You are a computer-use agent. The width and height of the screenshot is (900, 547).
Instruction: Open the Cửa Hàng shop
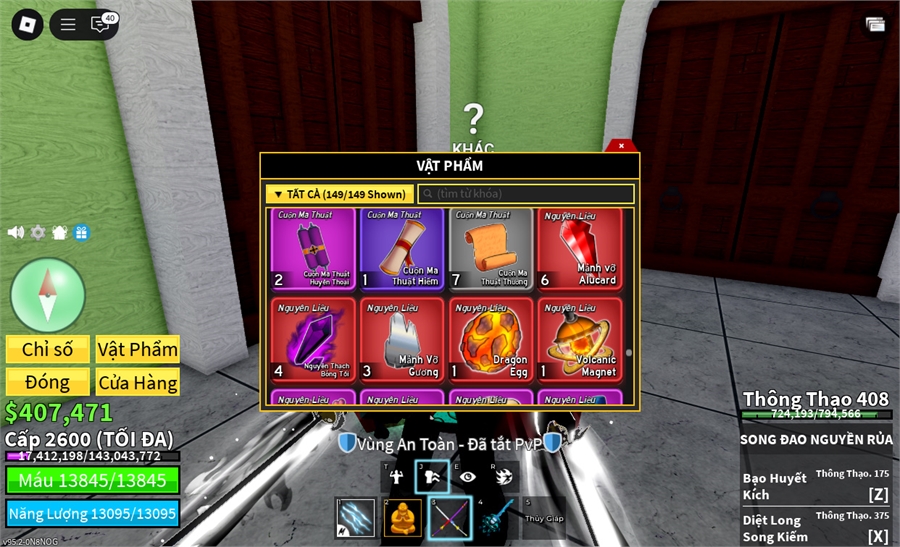[x=138, y=382]
